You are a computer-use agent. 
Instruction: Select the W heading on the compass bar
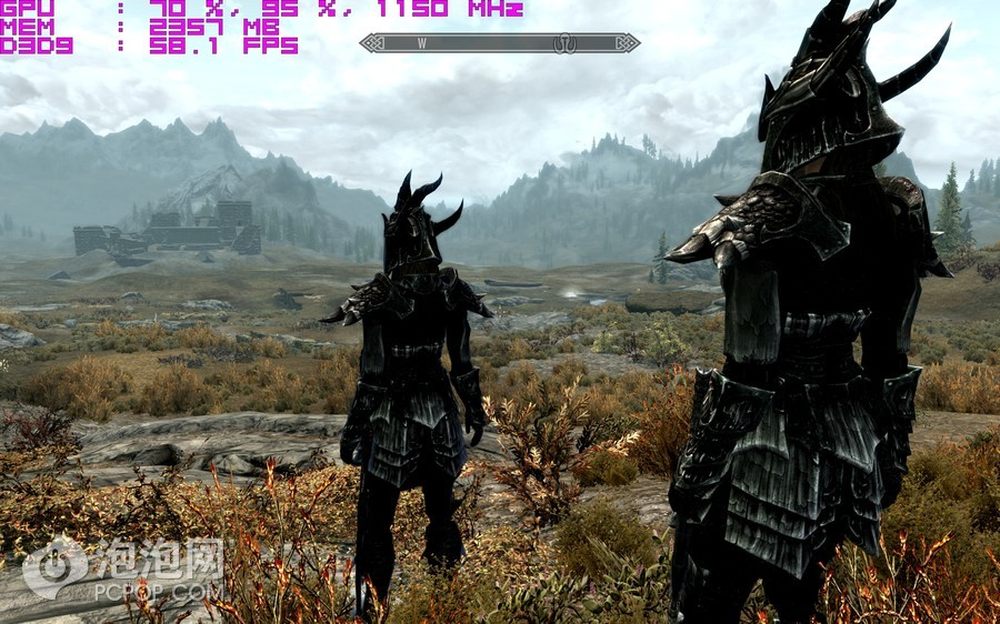point(422,43)
